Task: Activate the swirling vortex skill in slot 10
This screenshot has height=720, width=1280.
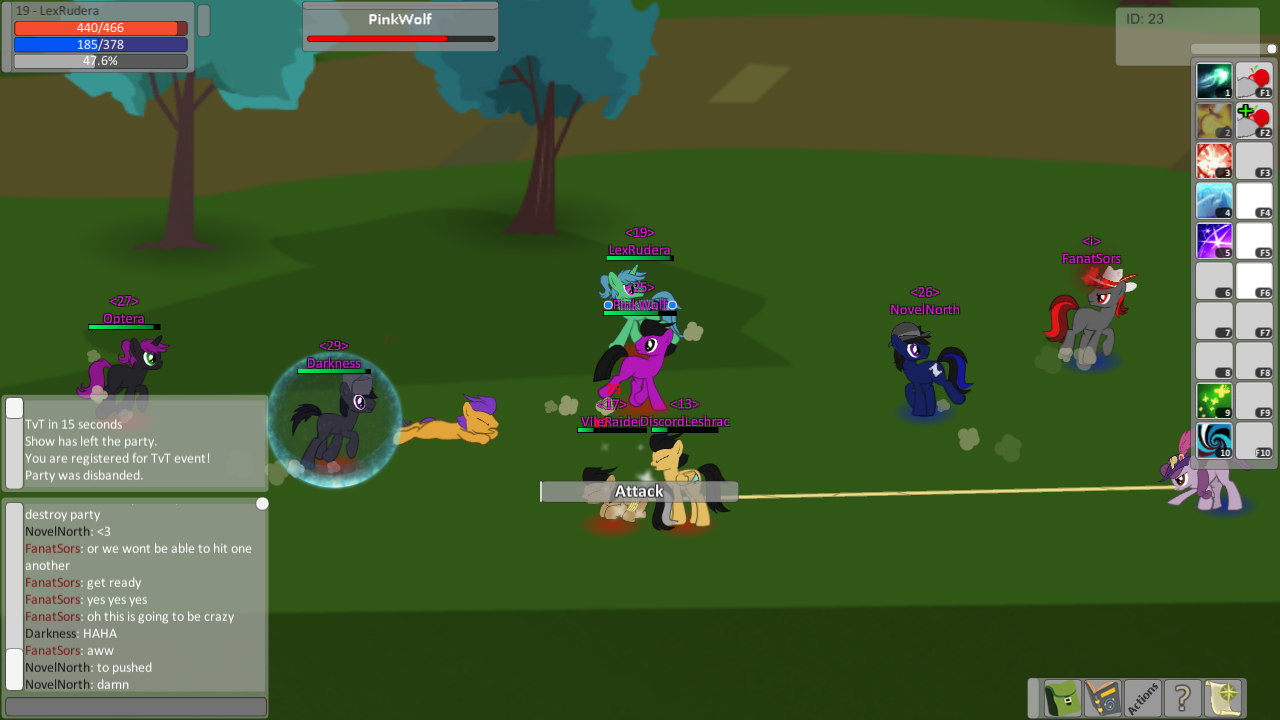Action: click(x=1213, y=440)
